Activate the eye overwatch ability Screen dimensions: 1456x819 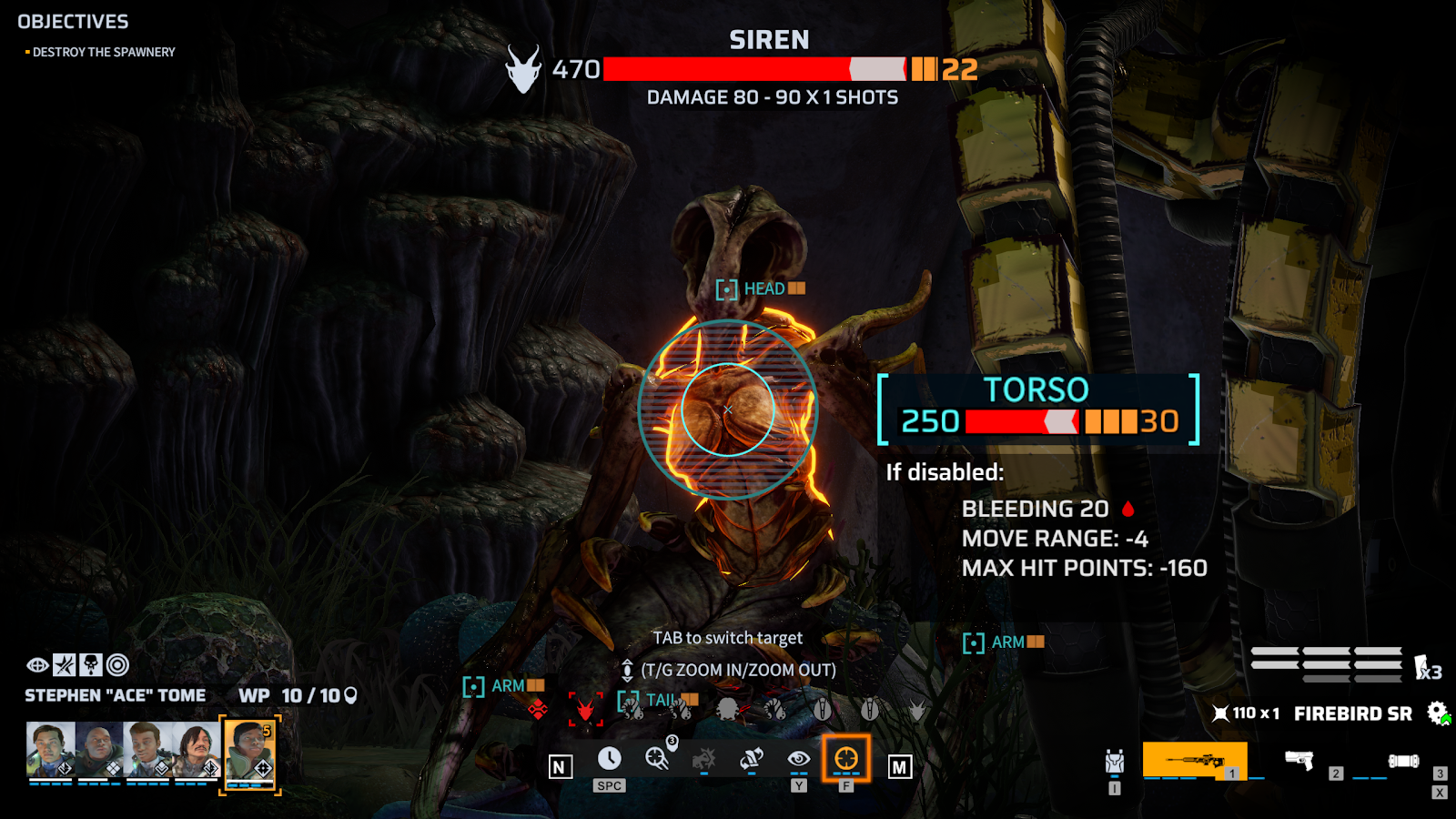point(798,758)
